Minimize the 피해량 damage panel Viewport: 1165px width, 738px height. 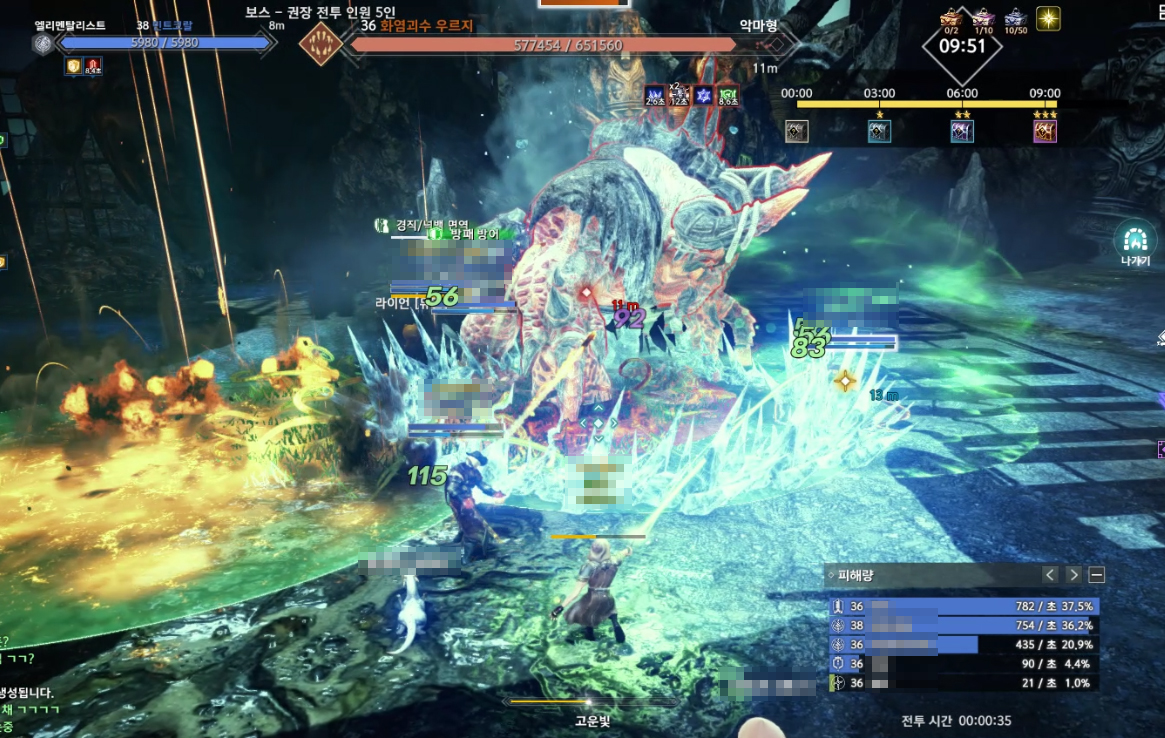pyautogui.click(x=1097, y=575)
